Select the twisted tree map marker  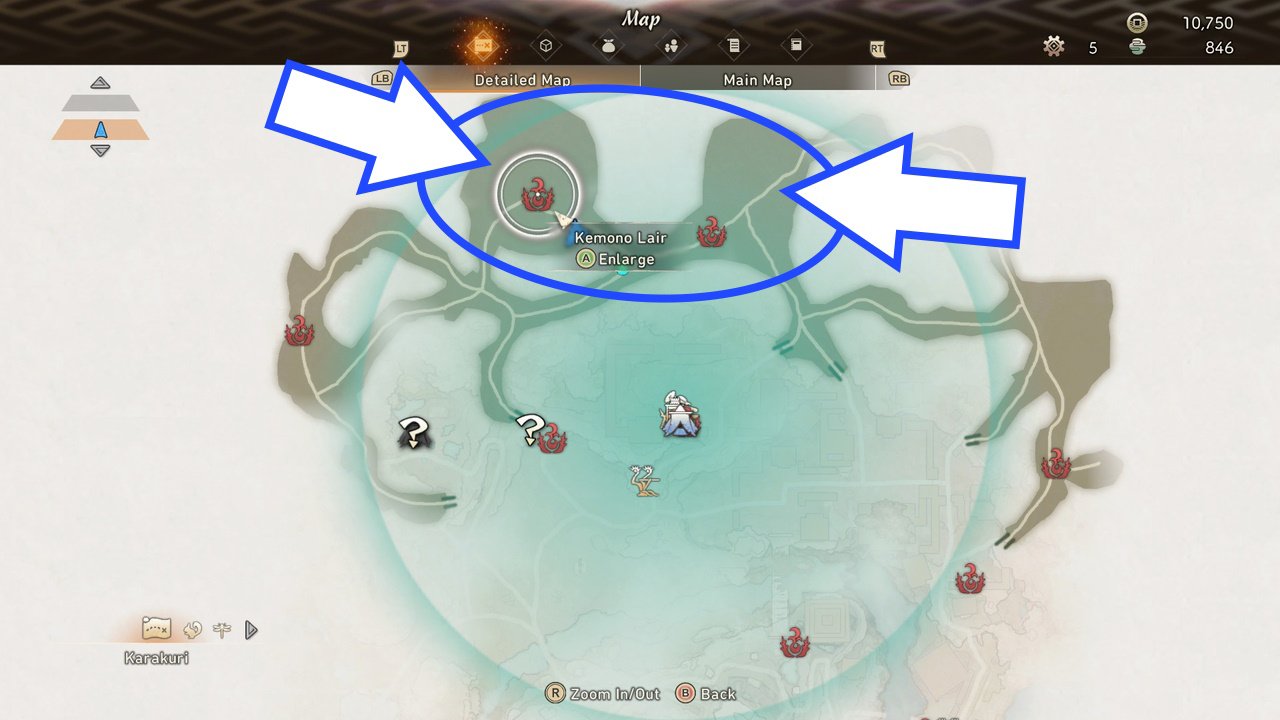(x=646, y=481)
